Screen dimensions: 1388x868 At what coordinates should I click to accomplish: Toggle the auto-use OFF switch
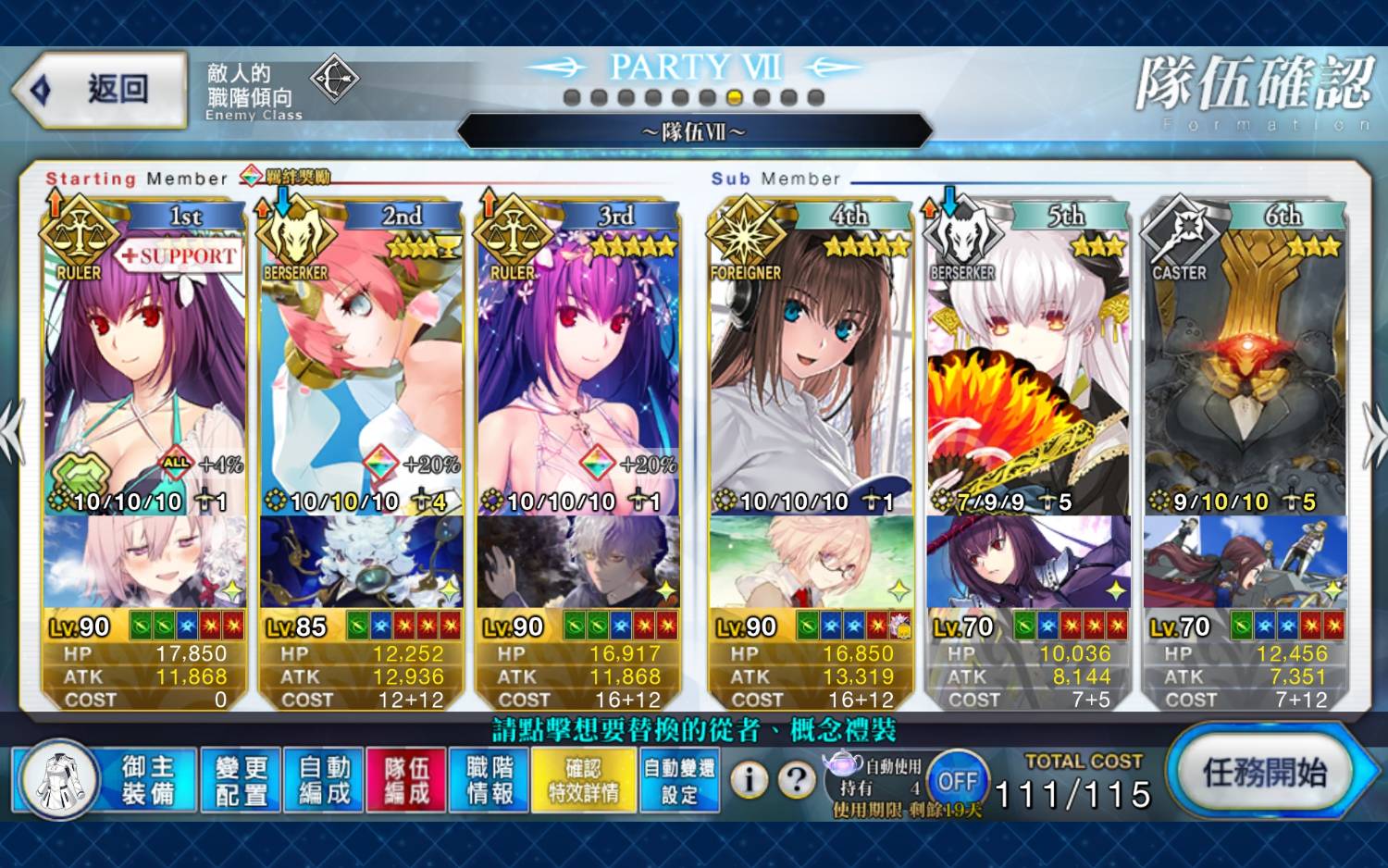957,781
